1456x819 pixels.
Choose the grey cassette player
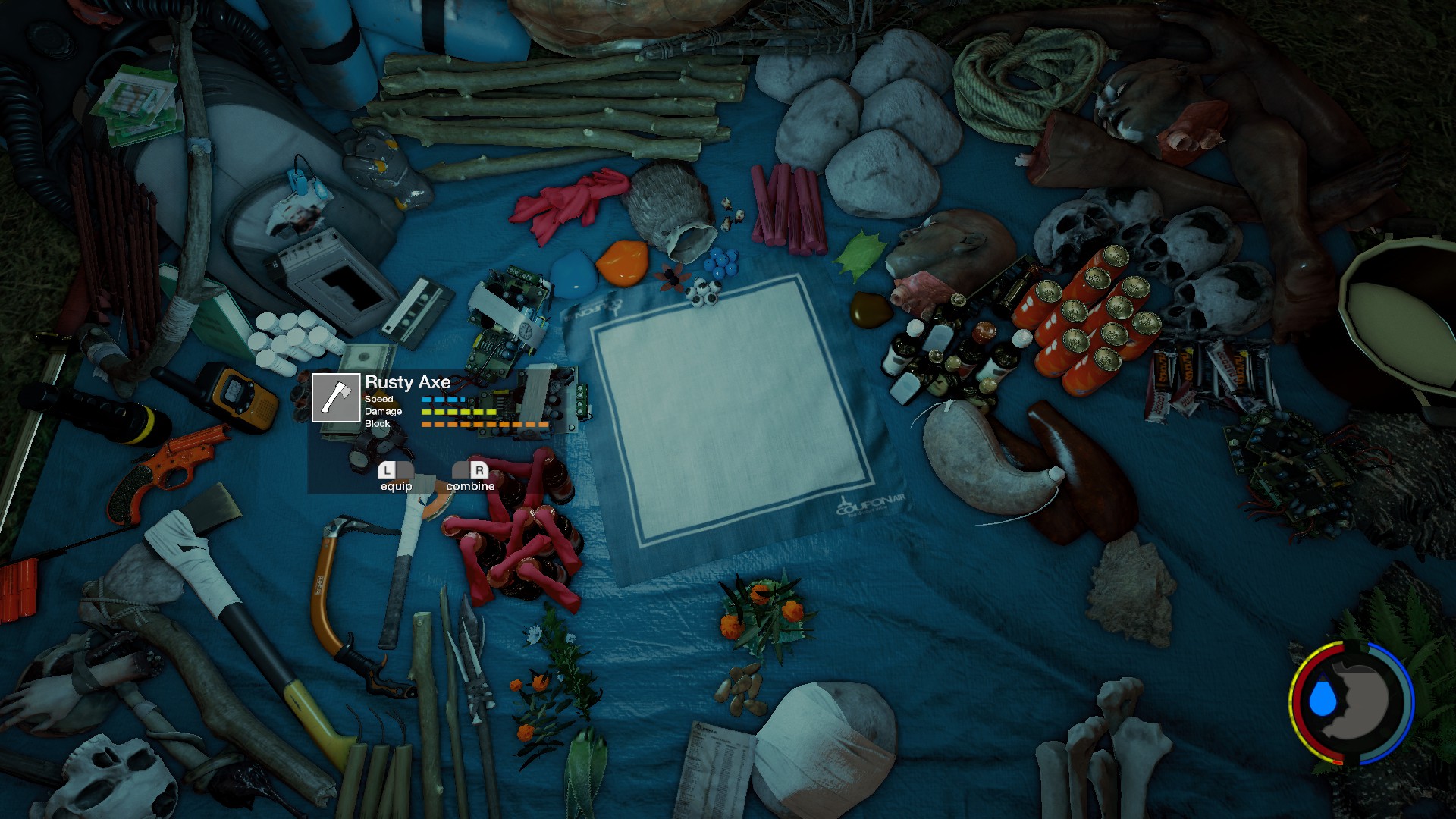coord(334,281)
